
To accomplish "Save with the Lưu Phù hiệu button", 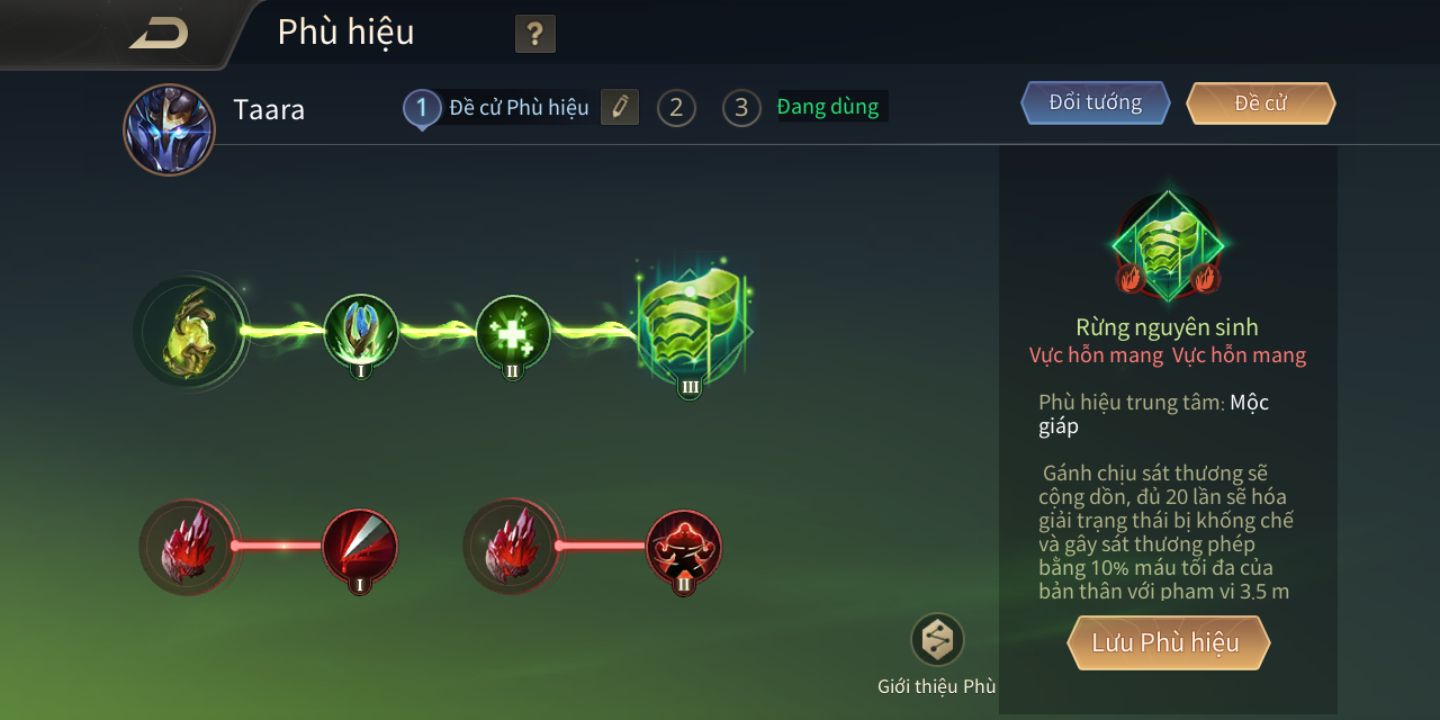I will coord(1167,643).
